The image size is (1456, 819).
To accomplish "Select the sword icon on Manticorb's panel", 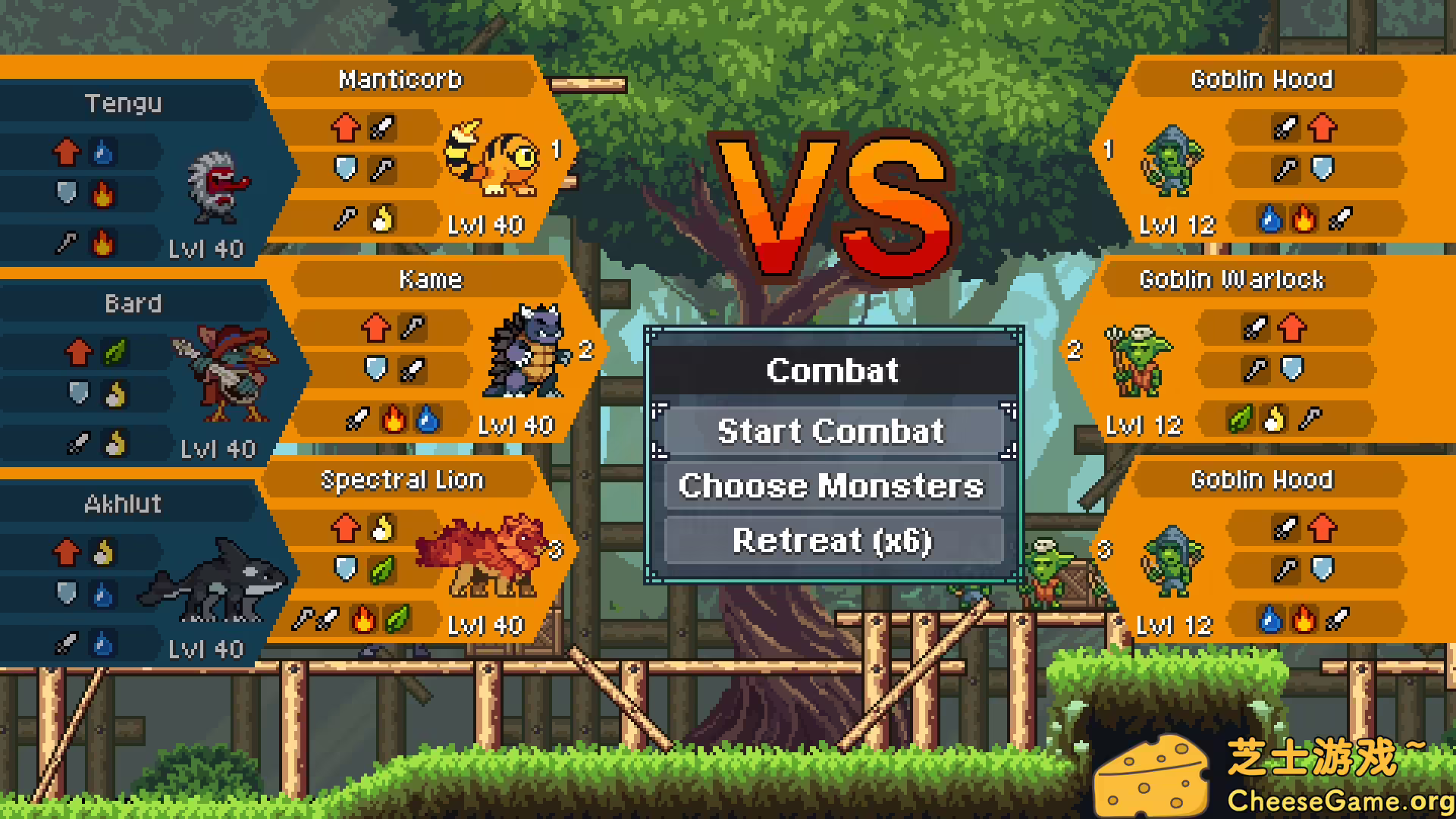I will 383,127.
